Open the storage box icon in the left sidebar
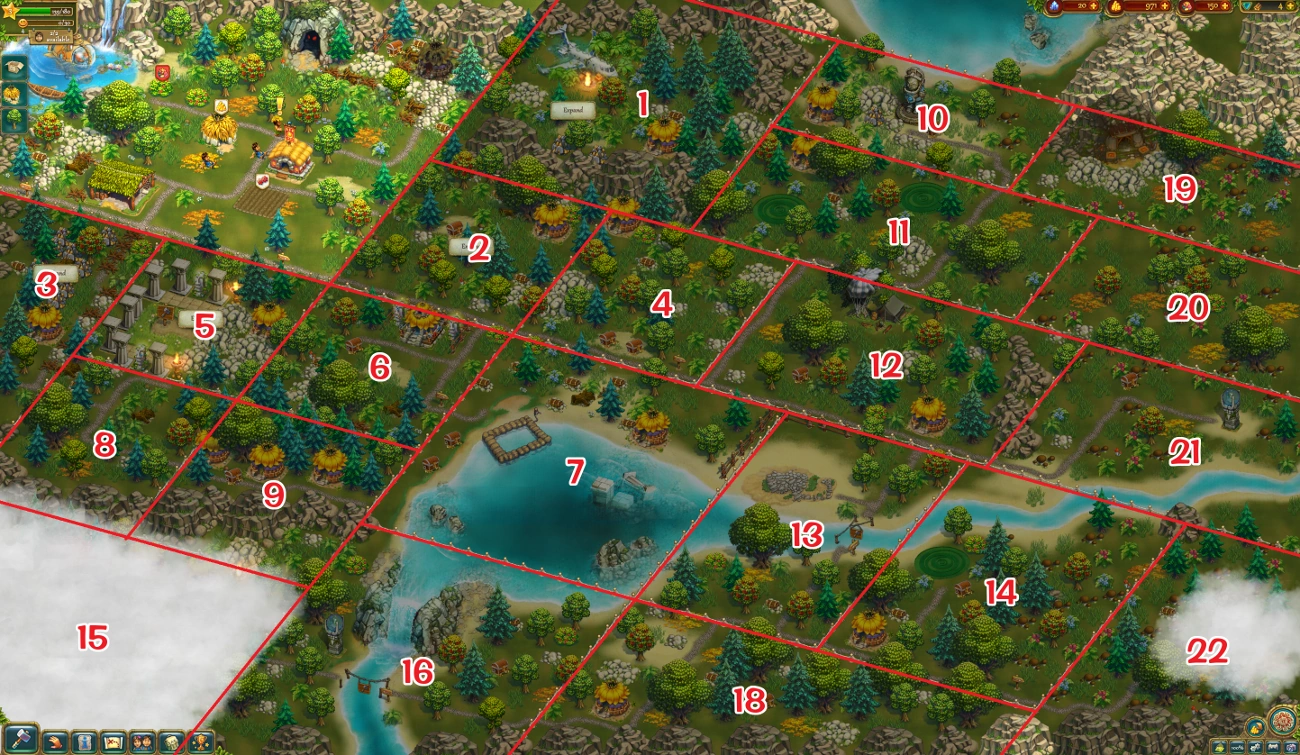Image resolution: width=1300 pixels, height=755 pixels. [x=14, y=68]
